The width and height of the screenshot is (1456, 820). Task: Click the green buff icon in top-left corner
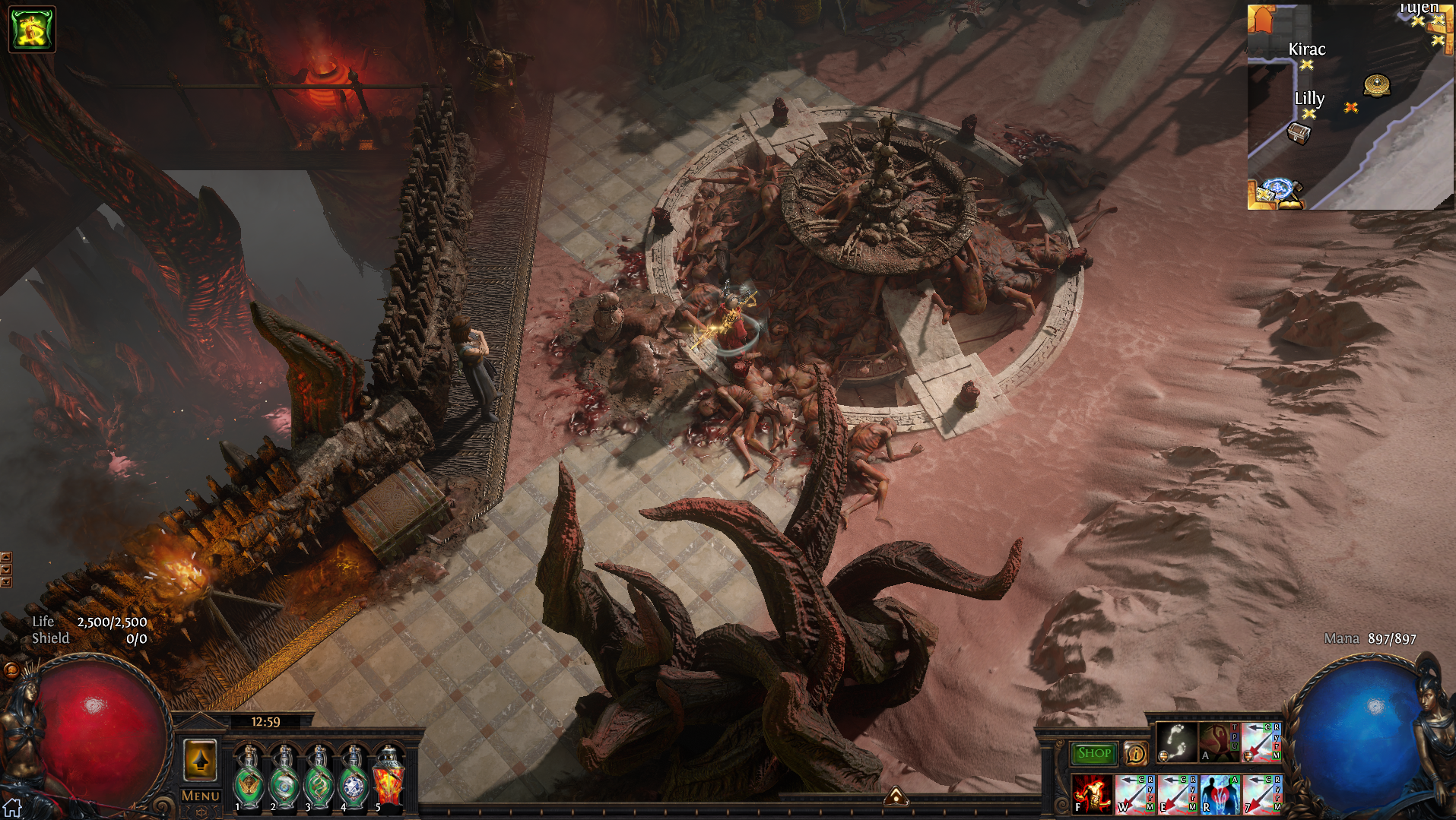point(31,29)
